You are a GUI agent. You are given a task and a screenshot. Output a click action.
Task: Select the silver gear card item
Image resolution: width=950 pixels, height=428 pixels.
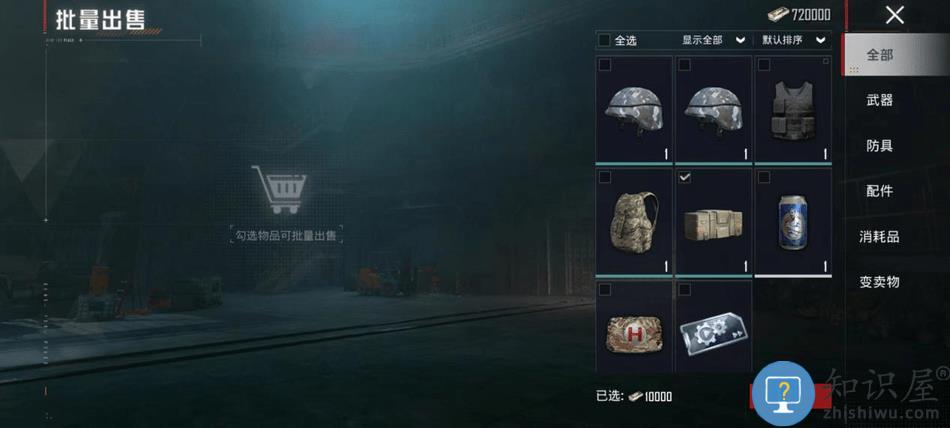713,329
